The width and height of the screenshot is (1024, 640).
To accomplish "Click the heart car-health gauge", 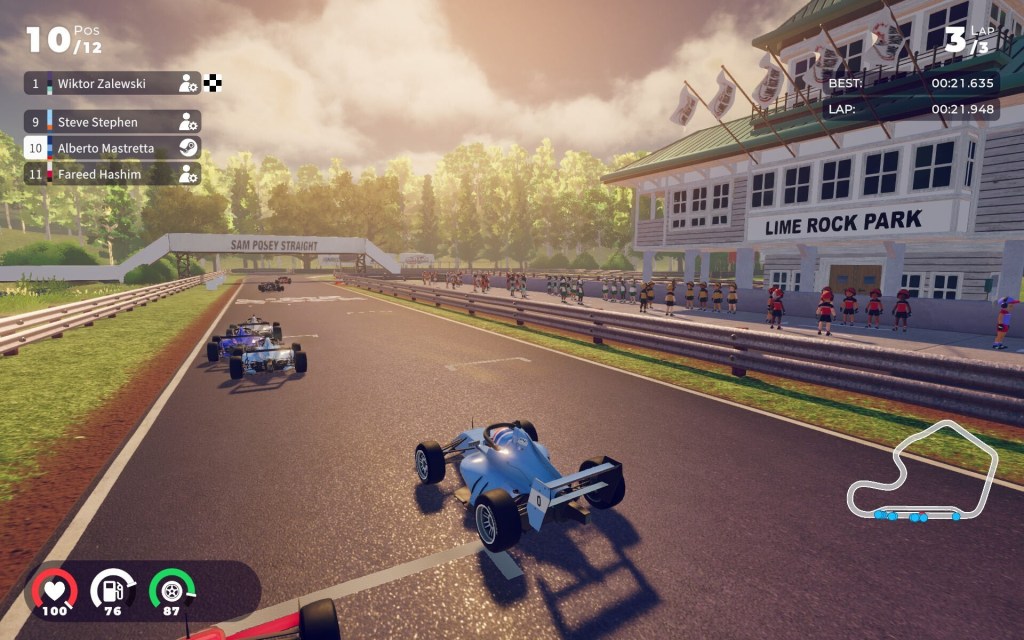I will (x=54, y=590).
